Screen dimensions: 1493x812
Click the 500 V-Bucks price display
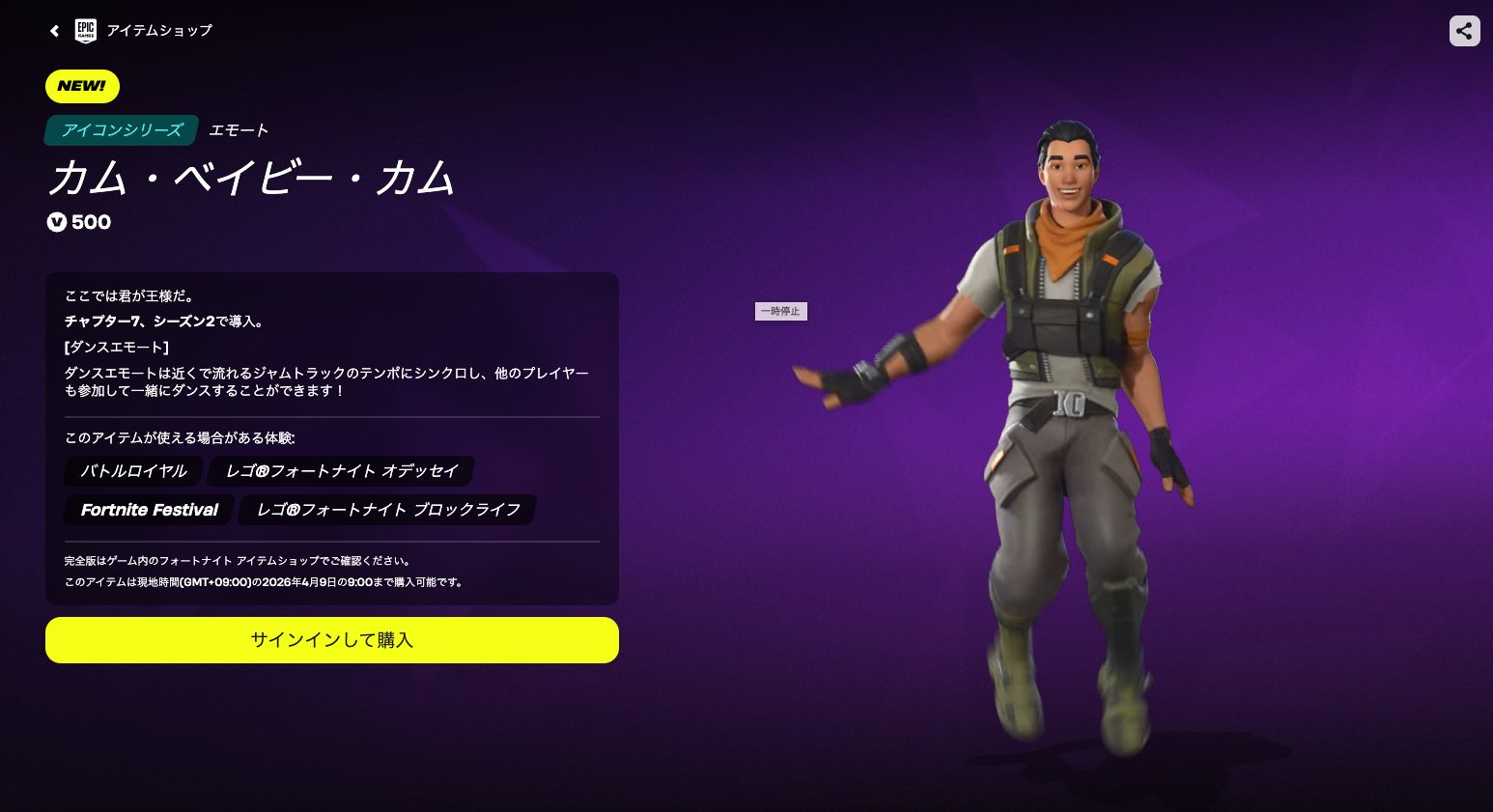[x=79, y=222]
